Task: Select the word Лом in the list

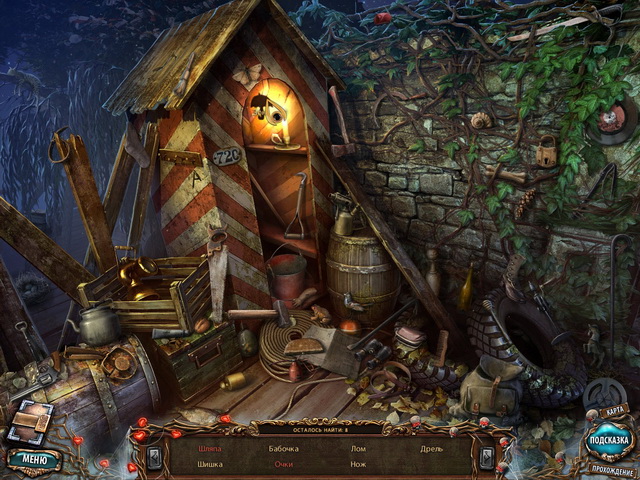Action: click(x=358, y=449)
